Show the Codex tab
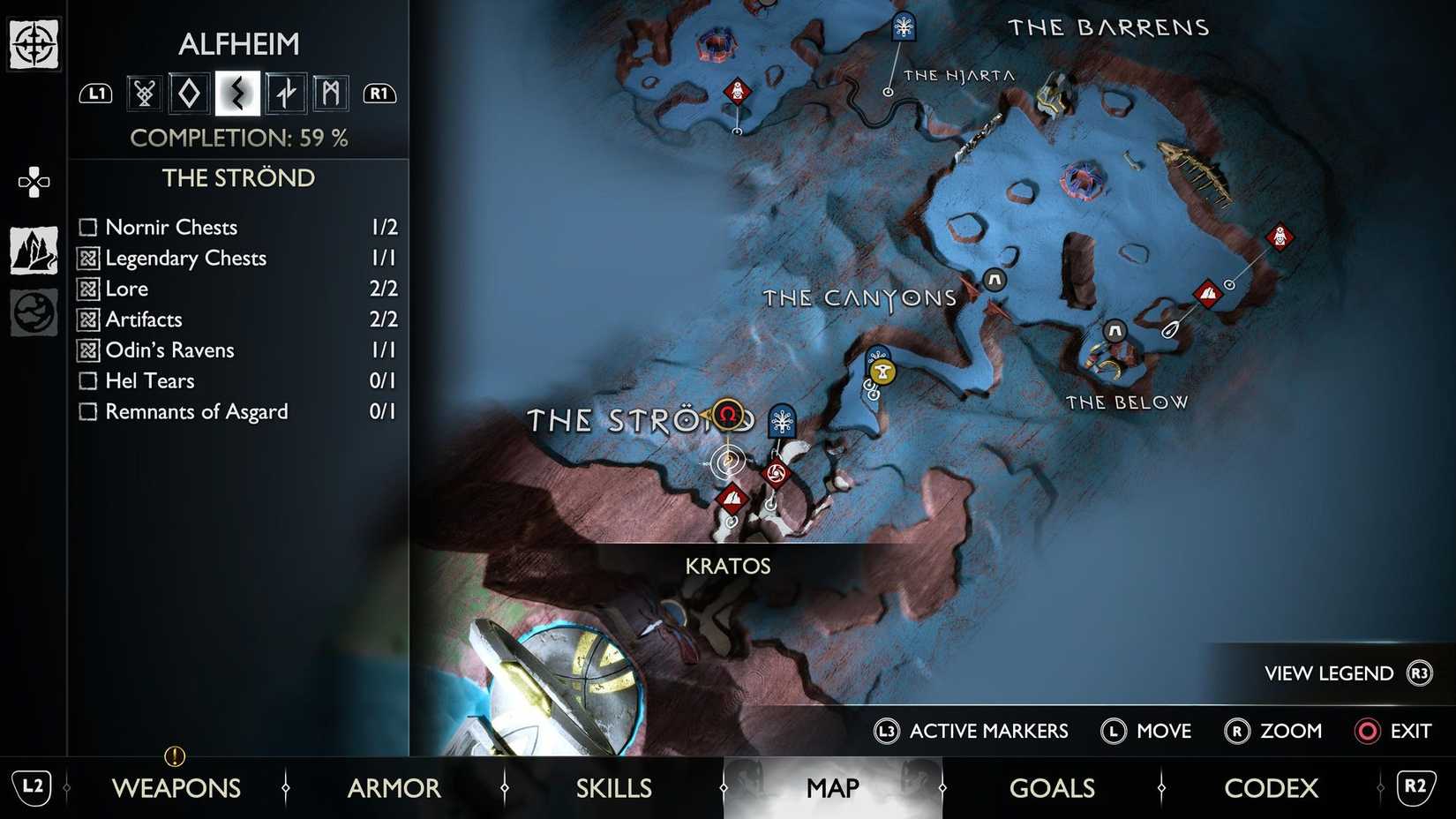1456x819 pixels. 1271,787
